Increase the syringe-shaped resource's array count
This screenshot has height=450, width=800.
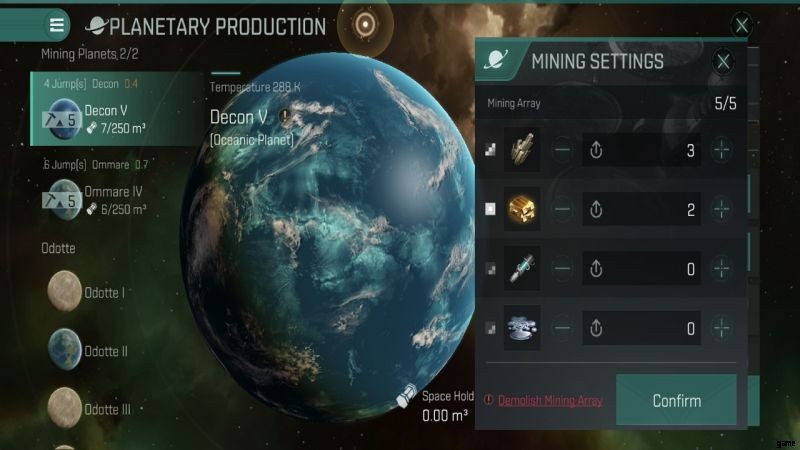(x=721, y=269)
